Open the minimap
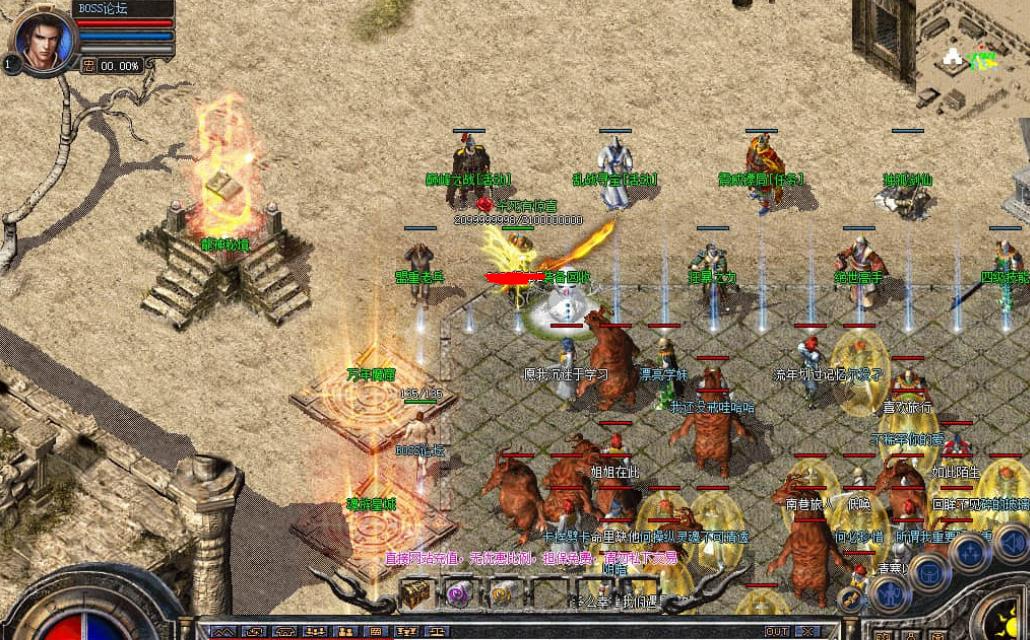 (972, 55)
